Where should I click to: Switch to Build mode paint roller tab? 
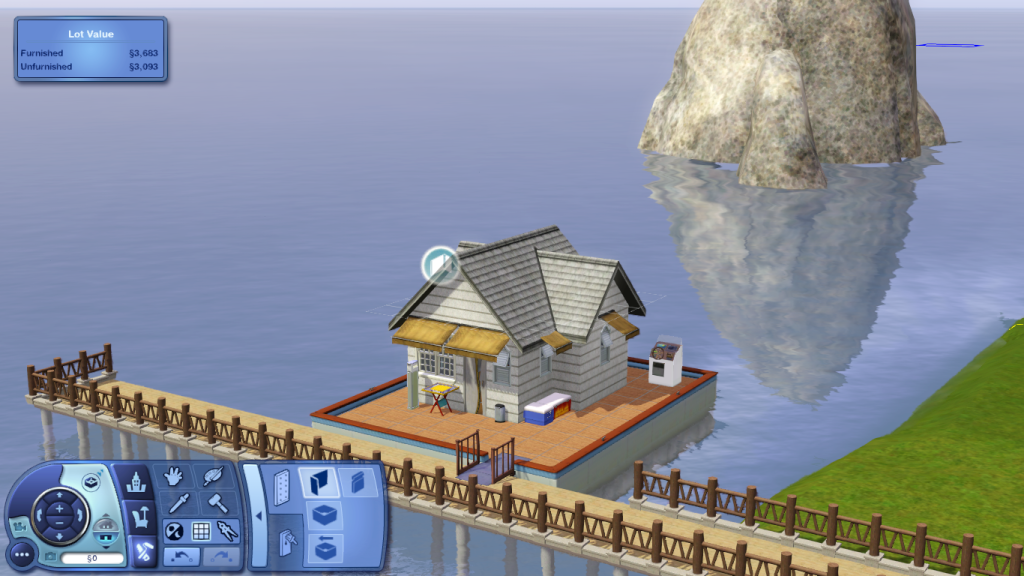(x=139, y=549)
